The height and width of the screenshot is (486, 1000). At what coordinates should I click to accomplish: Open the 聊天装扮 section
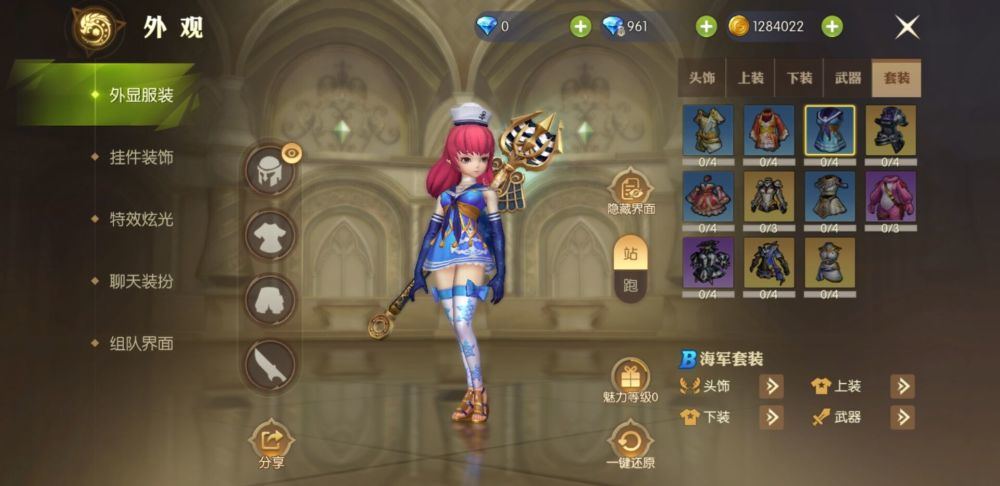click(141, 281)
